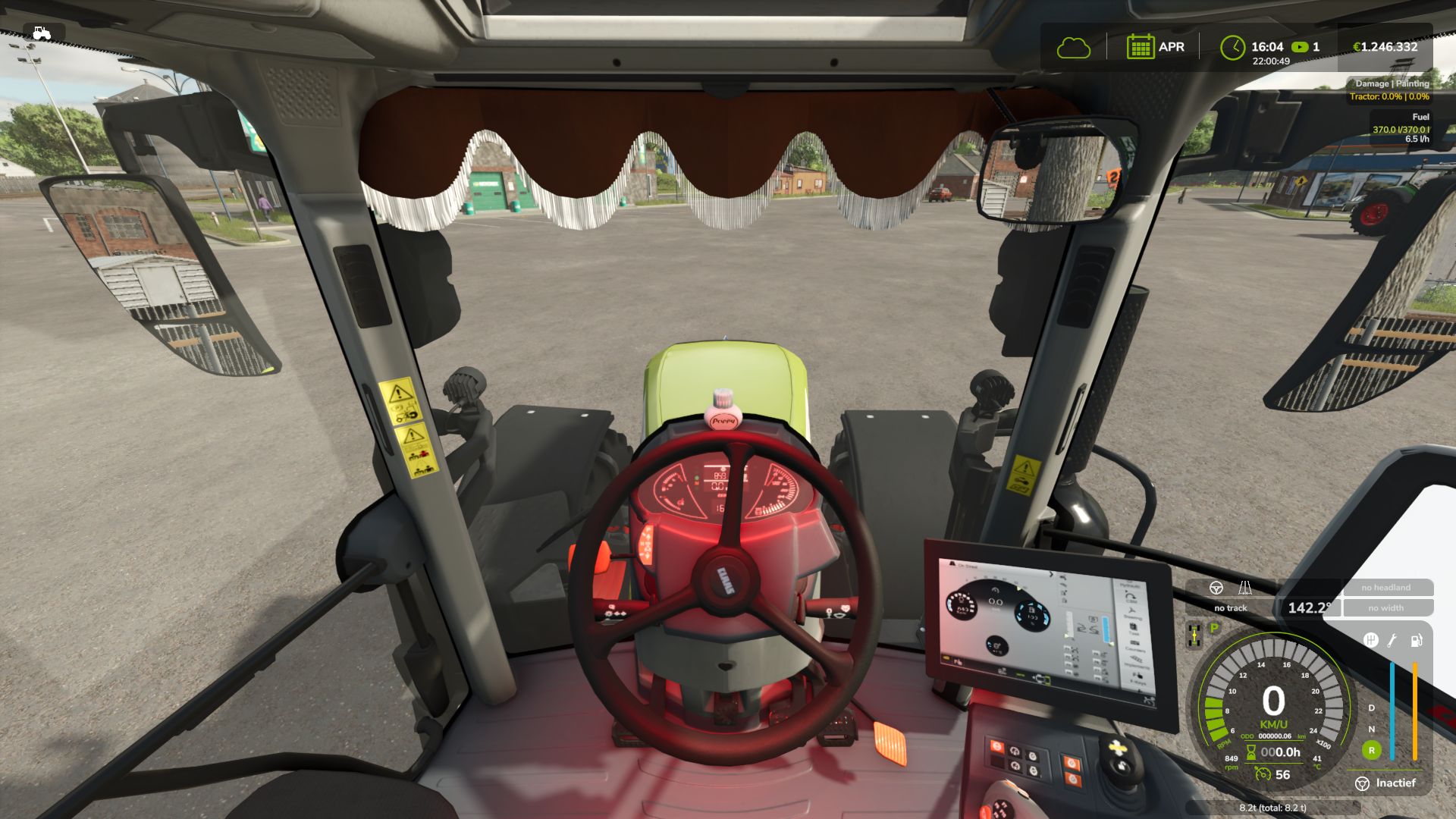This screenshot has width=1456, height=819.
Task: Click the gear shifter icon
Action: pyautogui.click(x=1370, y=641)
